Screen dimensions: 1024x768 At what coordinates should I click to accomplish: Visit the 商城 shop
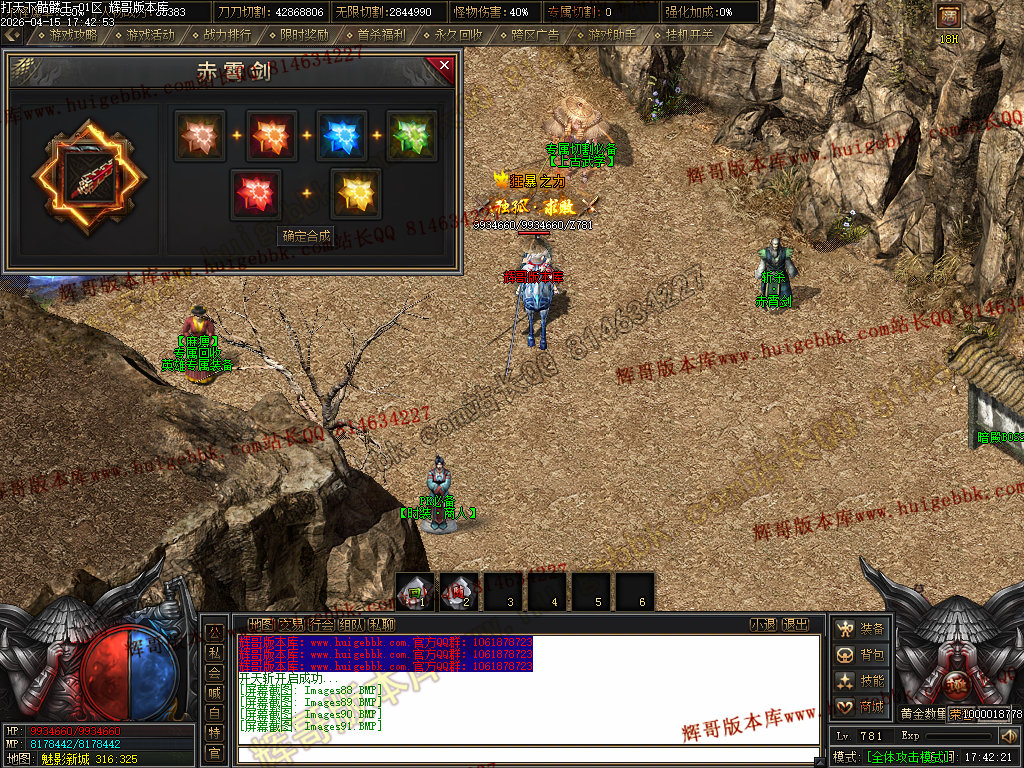coord(861,706)
